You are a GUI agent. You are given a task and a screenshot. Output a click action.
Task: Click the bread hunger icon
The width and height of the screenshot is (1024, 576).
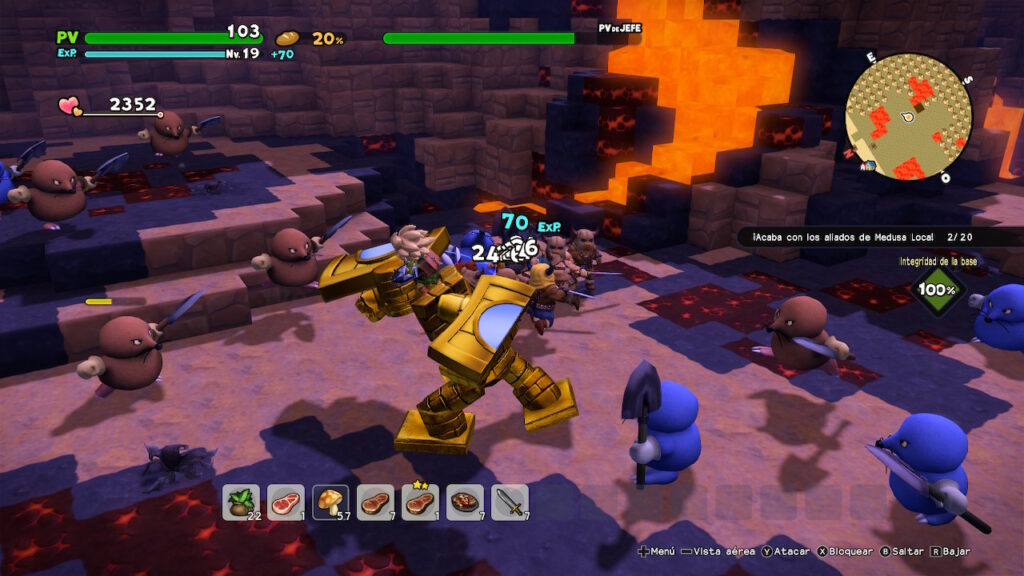[x=287, y=38]
